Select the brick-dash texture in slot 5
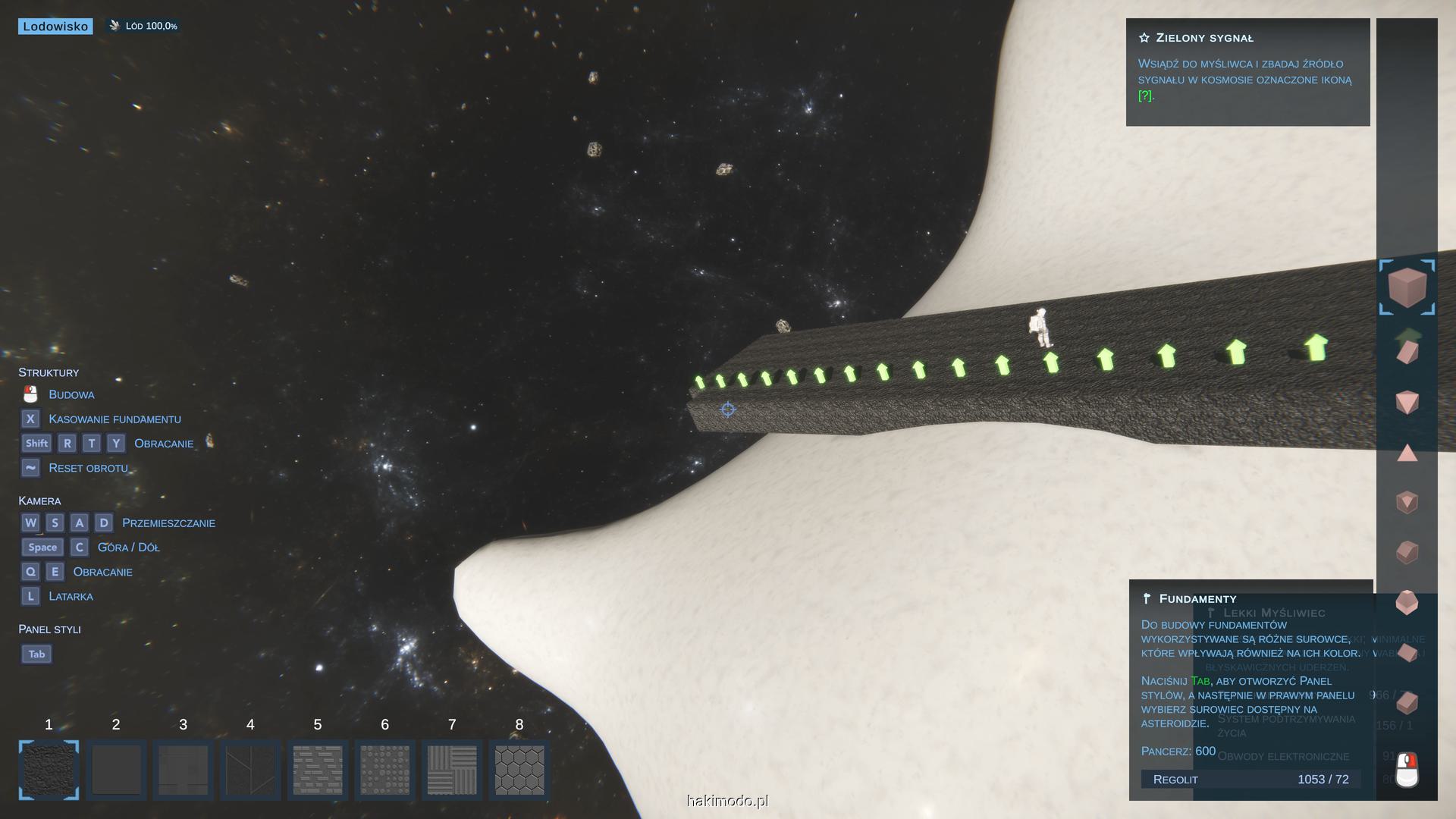This screenshot has width=1456, height=819. [x=318, y=770]
